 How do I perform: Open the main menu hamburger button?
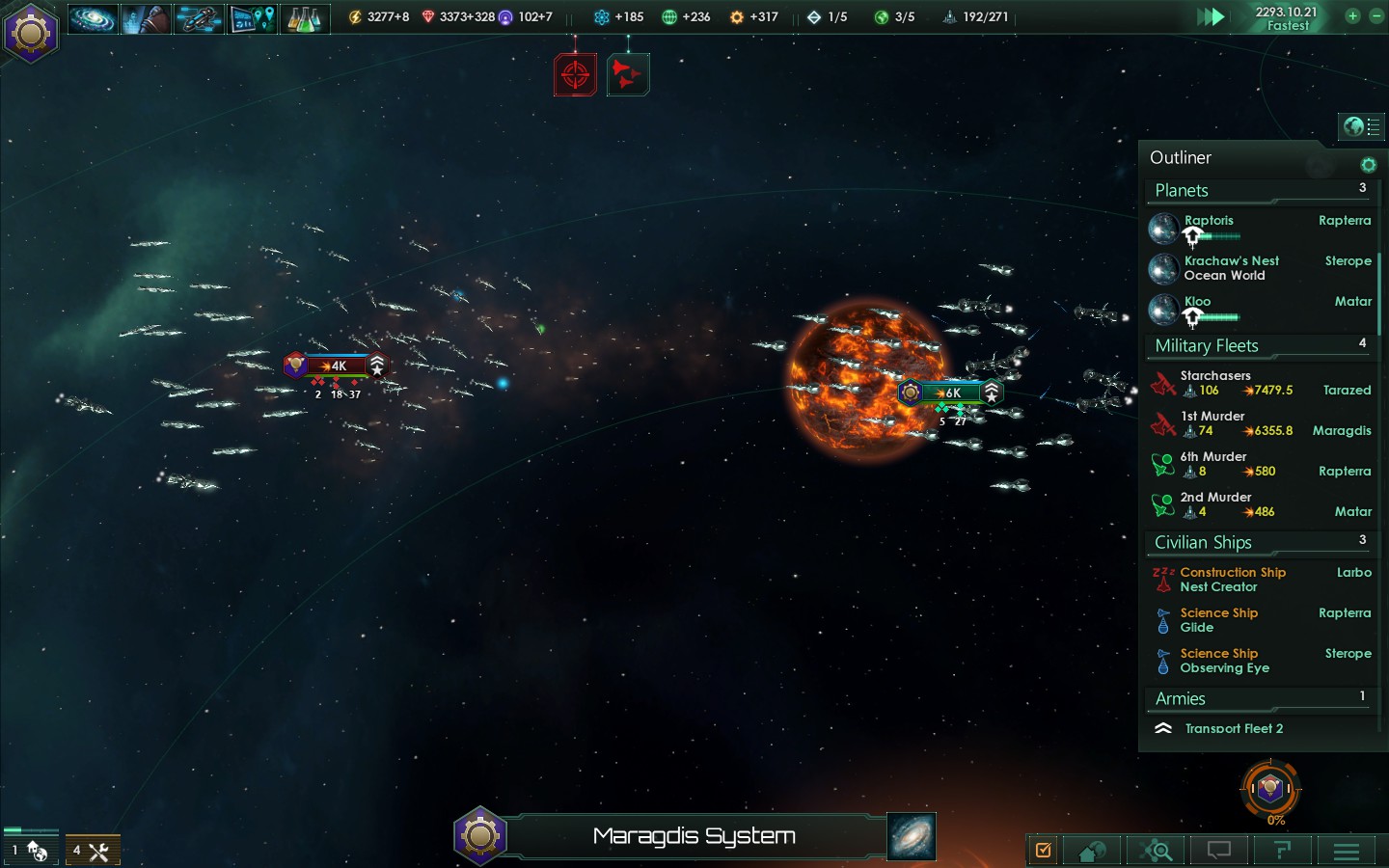[x=1347, y=851]
